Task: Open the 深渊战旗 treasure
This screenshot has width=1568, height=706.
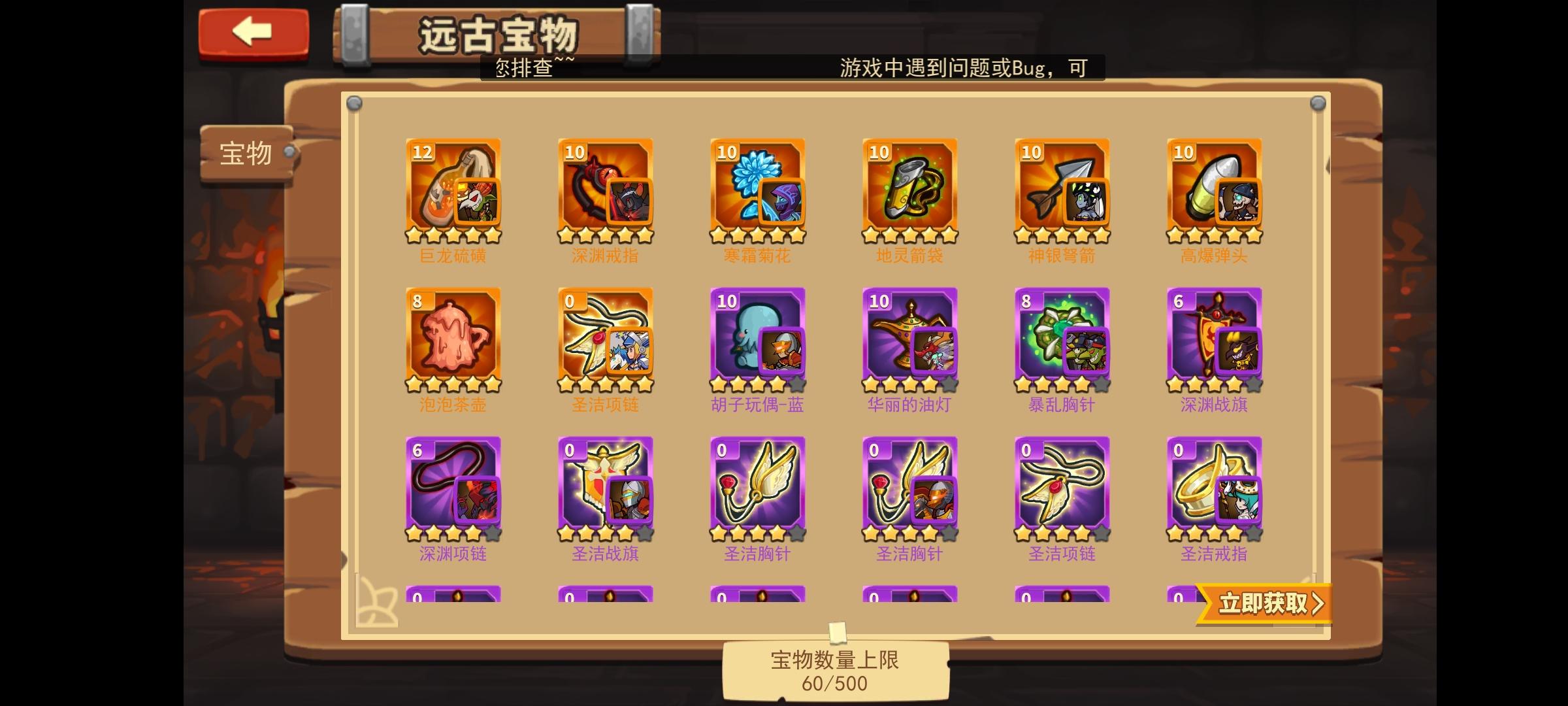Action: click(1214, 340)
